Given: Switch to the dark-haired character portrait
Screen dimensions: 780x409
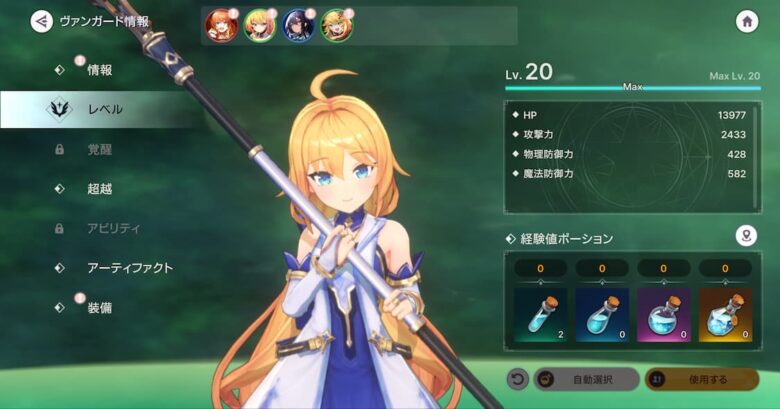Looking at the screenshot, I should (x=298, y=26).
